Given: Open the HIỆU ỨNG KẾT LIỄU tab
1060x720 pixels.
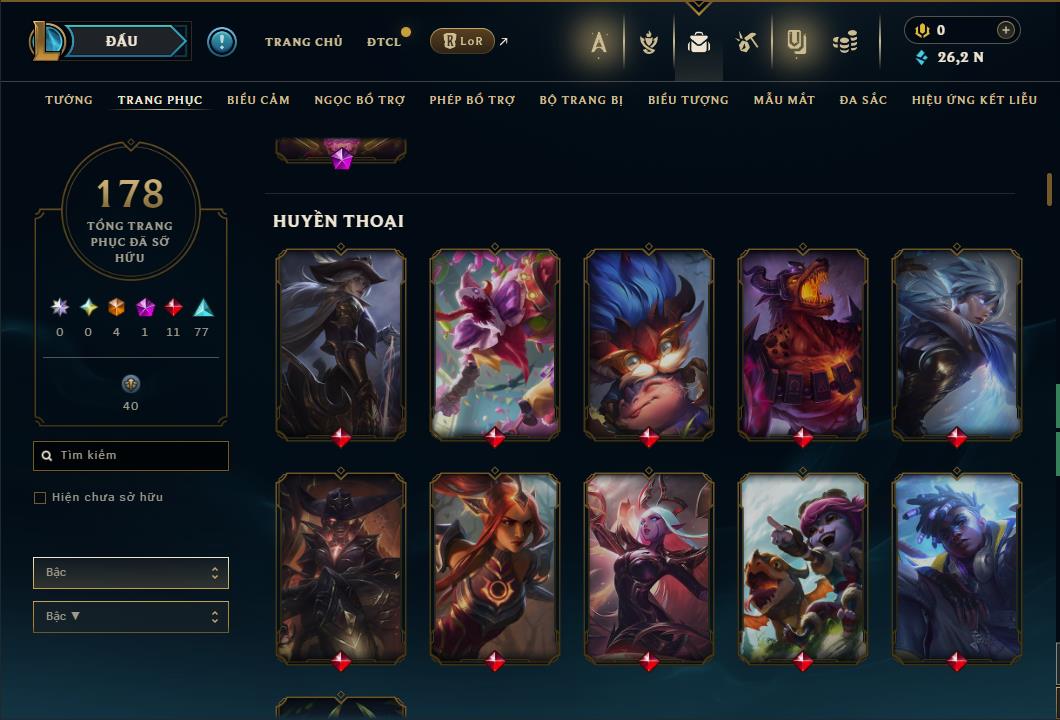Looking at the screenshot, I should coord(972,100).
